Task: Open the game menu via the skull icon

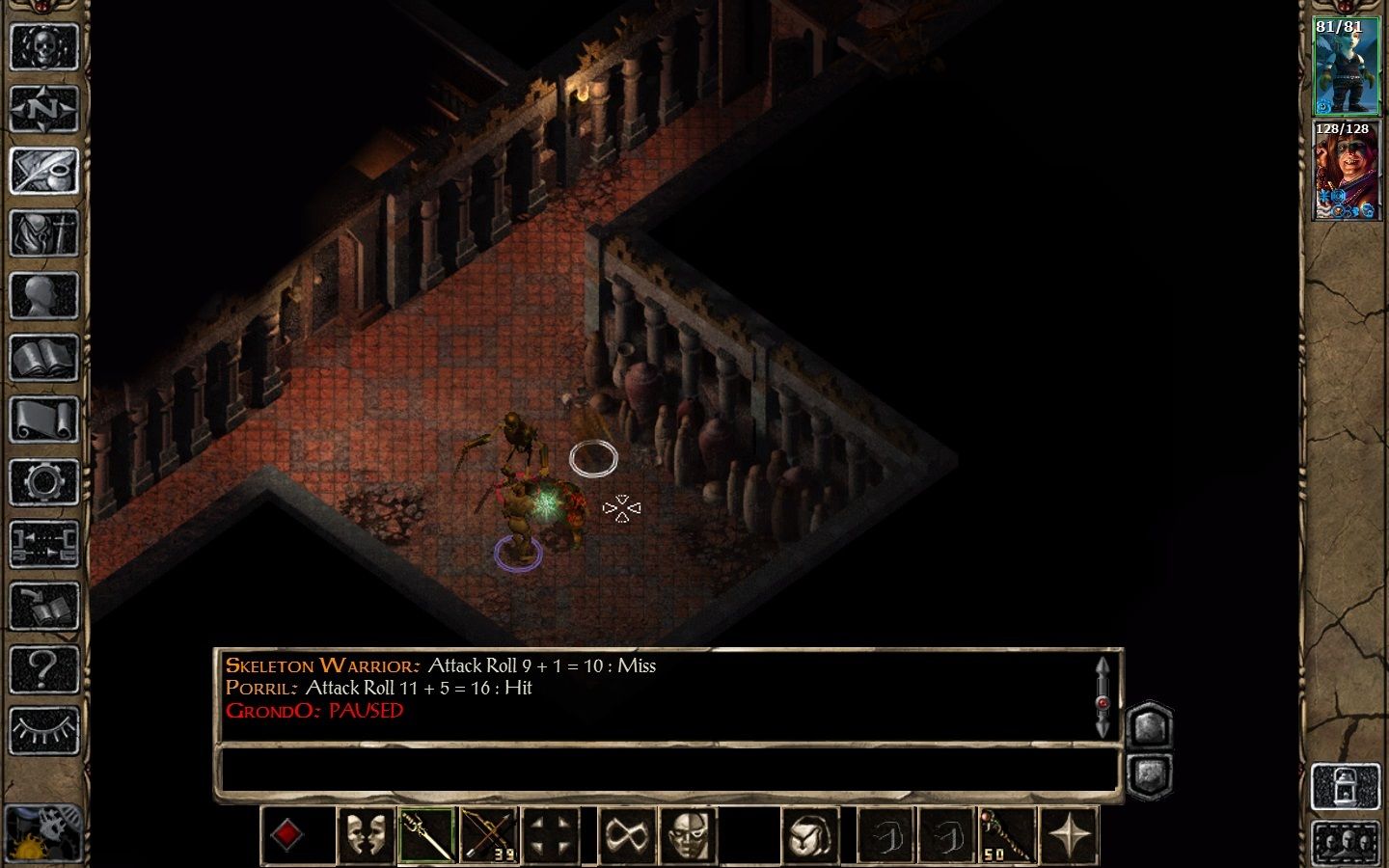Action: click(x=45, y=45)
